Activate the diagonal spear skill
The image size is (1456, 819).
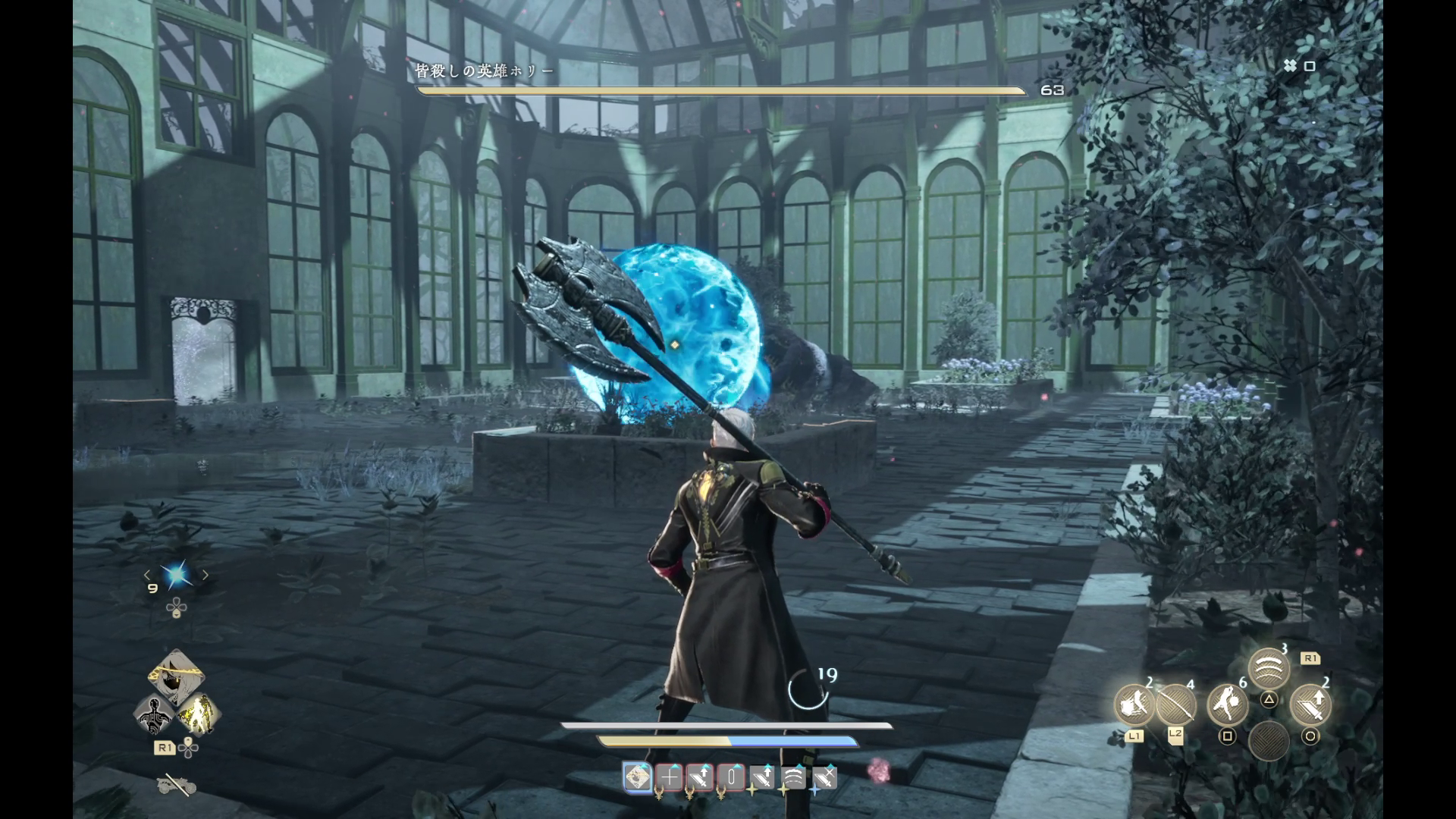click(1175, 706)
